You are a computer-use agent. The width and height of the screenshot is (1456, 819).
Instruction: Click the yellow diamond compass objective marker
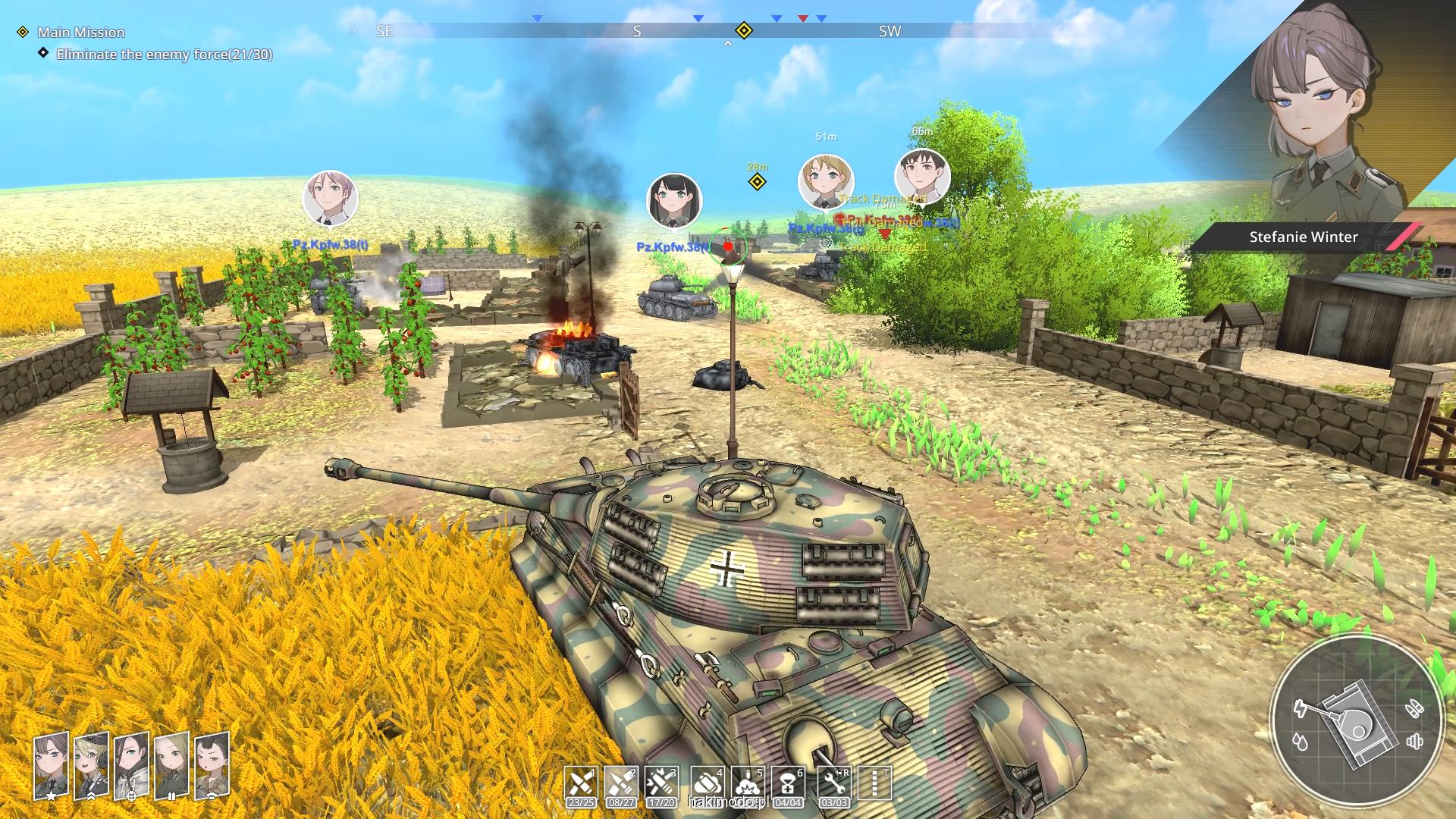(744, 30)
